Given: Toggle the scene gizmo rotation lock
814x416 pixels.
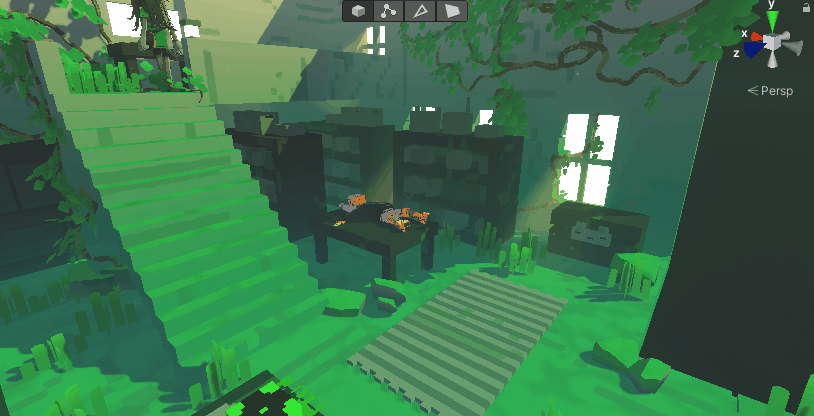Looking at the screenshot, I should tap(805, 7).
